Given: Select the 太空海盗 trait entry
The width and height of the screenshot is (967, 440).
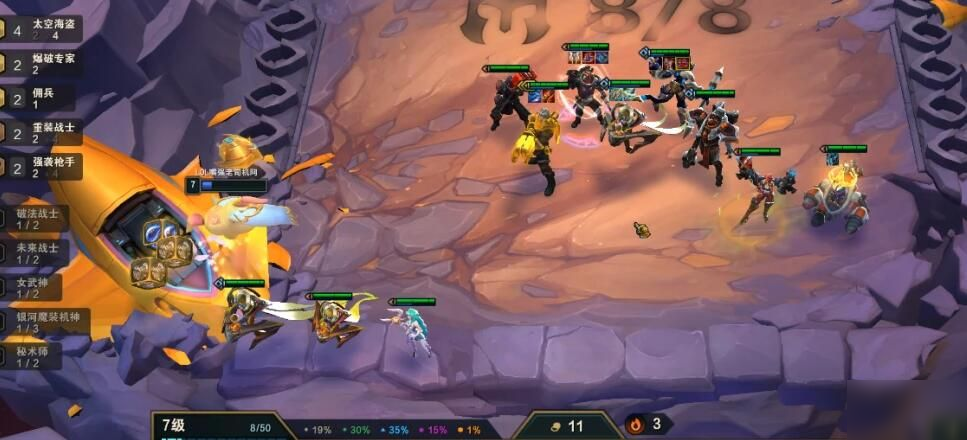Looking at the screenshot, I should 45,28.
